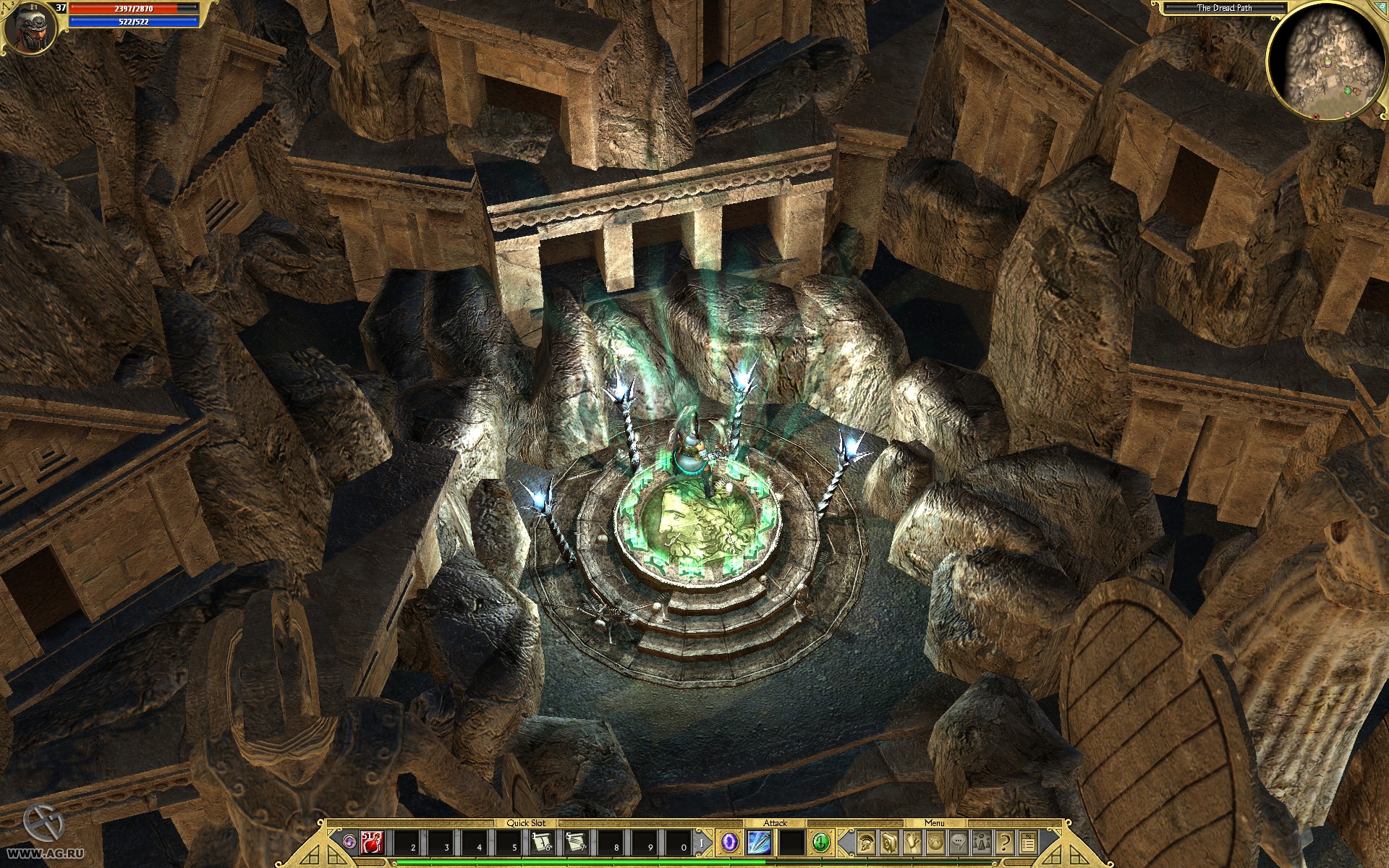The image size is (1389, 868).
Task: Click the Quick Slot bar label
Action: click(527, 822)
